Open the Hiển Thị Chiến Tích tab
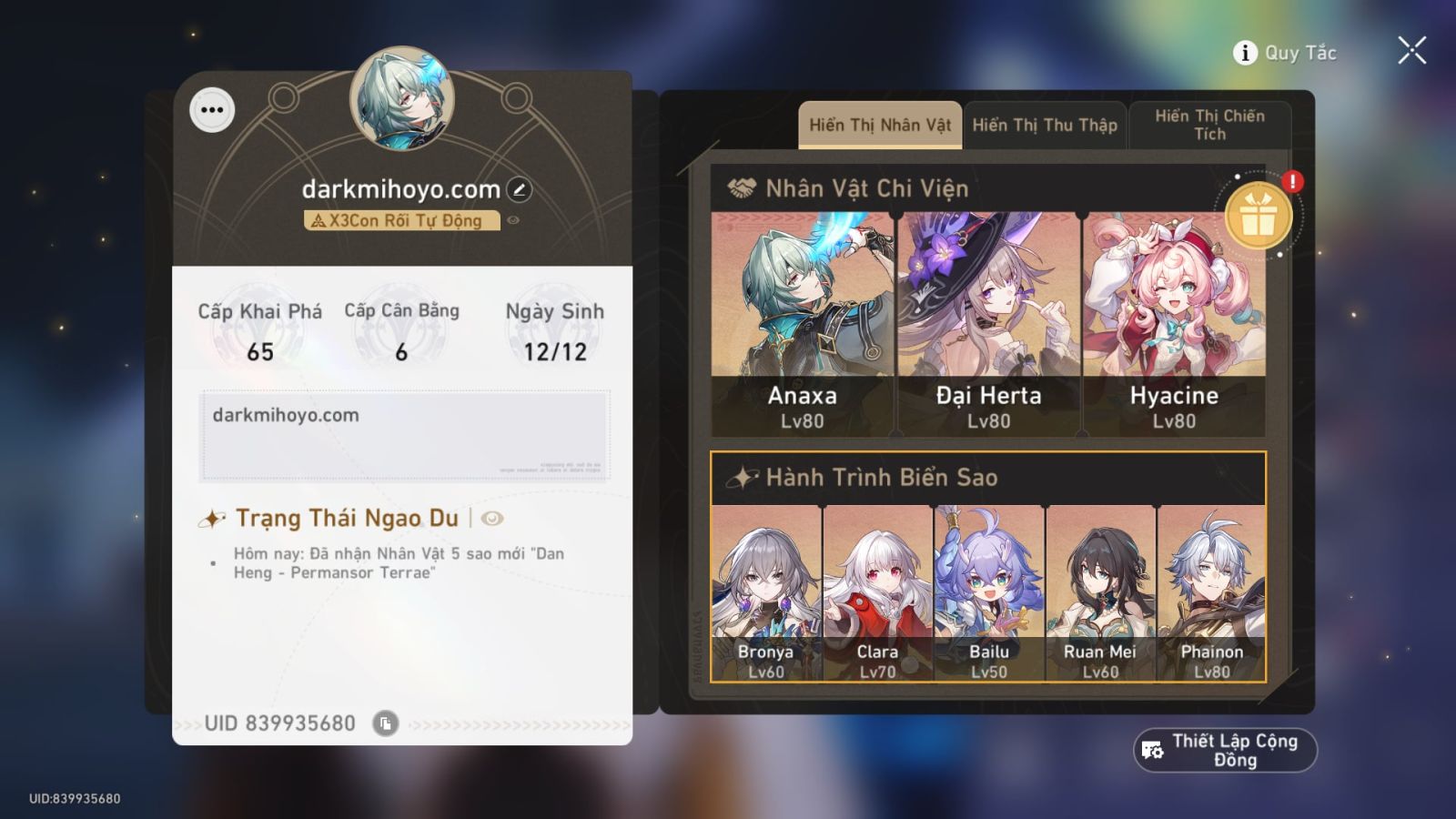Image resolution: width=1456 pixels, height=819 pixels. coord(1210,124)
